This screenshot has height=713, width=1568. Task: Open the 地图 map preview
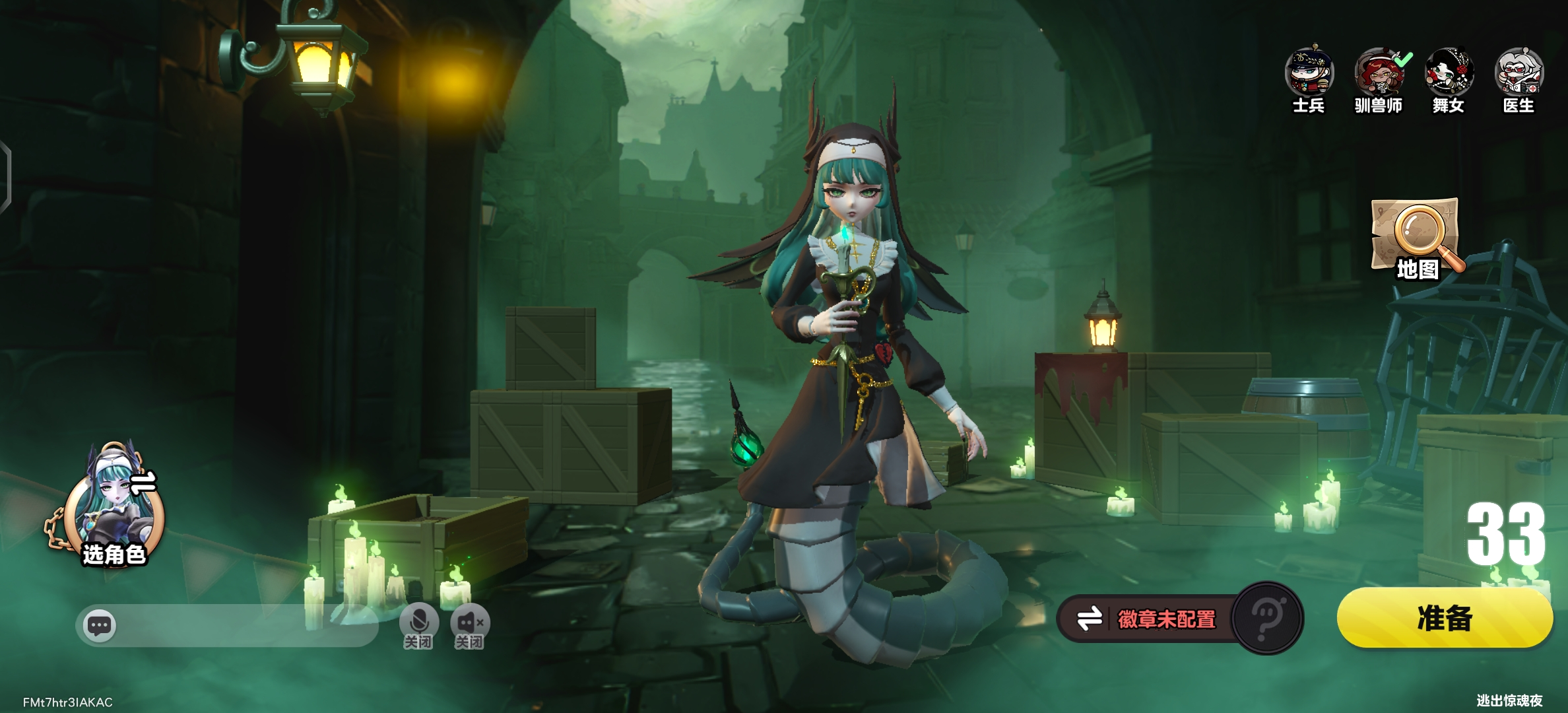coord(1418,239)
